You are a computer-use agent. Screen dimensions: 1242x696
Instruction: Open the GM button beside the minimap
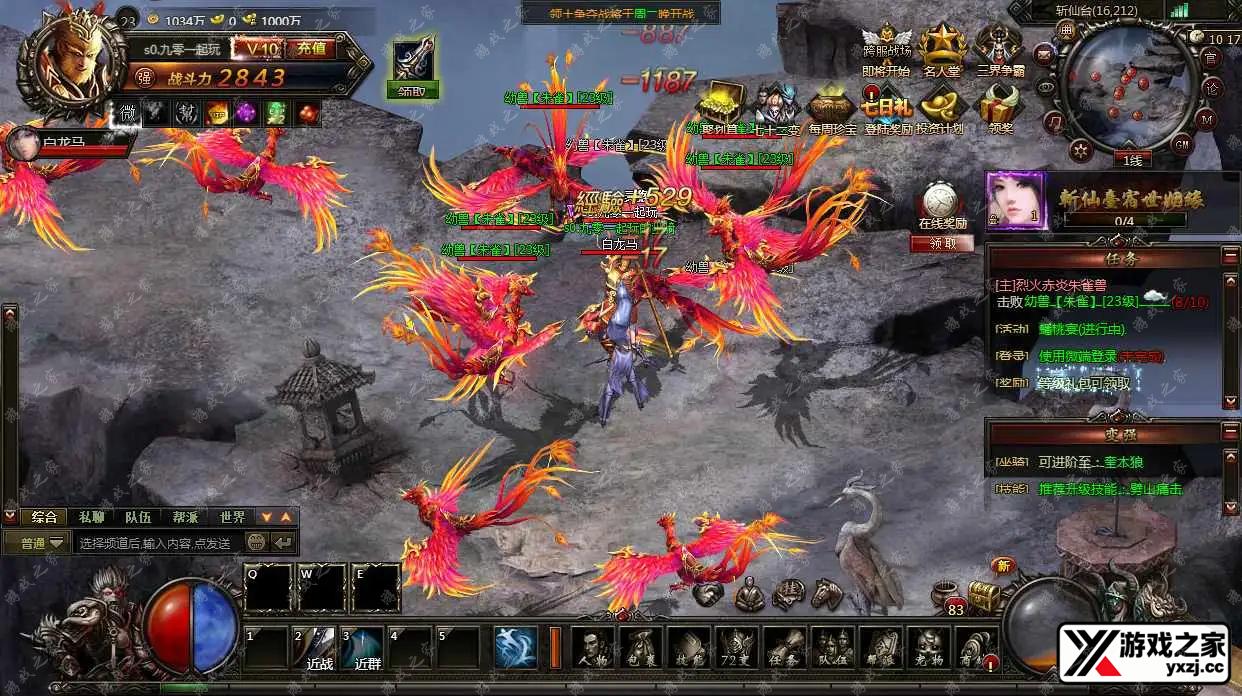coord(1182,145)
